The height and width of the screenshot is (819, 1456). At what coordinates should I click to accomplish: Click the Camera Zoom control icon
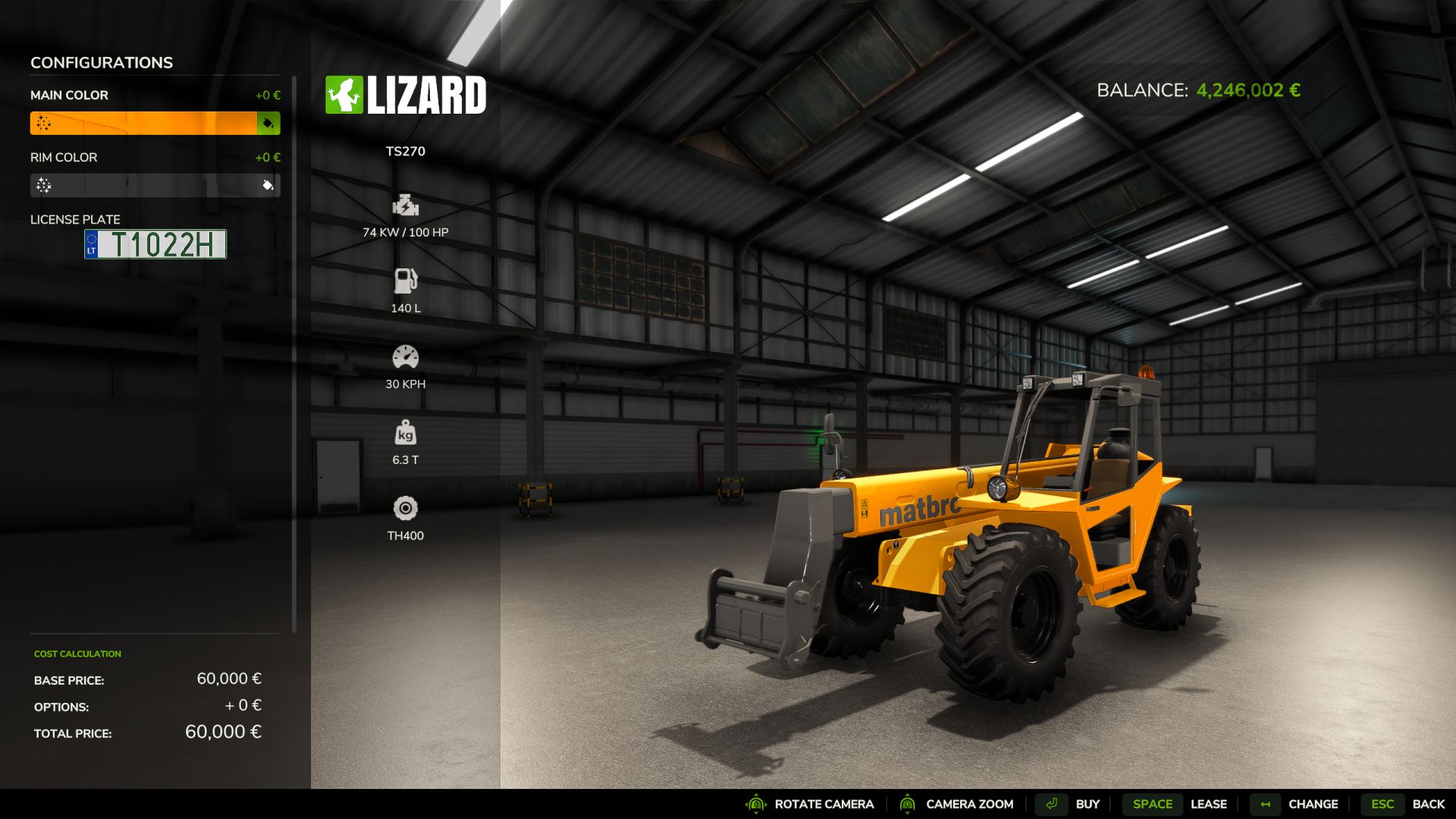click(908, 804)
